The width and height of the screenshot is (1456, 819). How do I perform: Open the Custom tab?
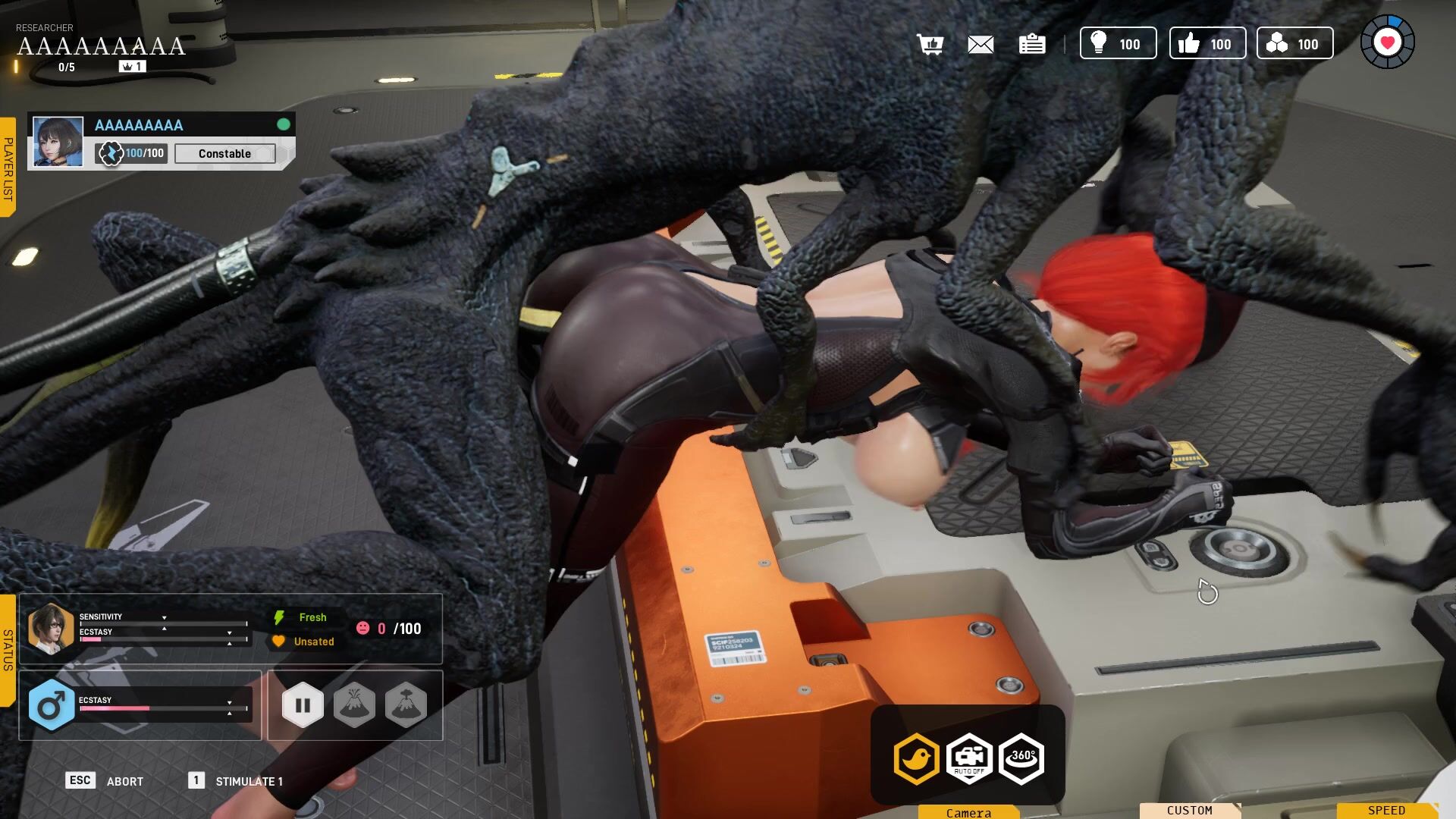point(1189,811)
